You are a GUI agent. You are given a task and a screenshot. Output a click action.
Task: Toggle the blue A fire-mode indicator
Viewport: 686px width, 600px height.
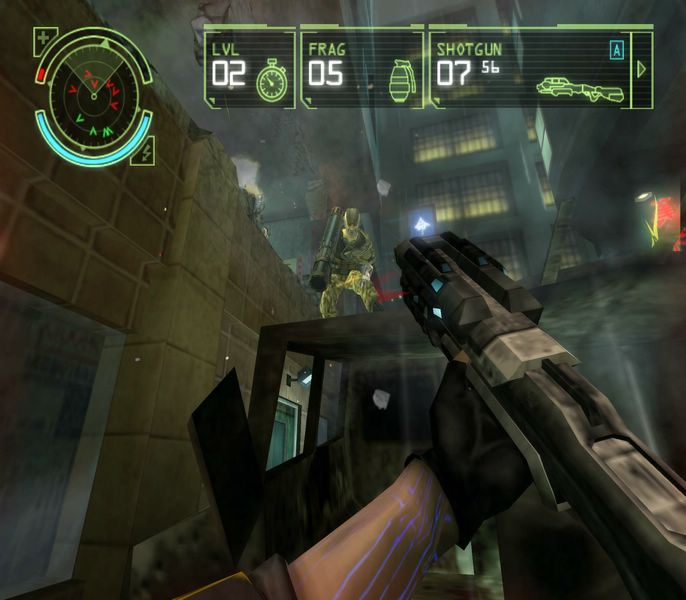(617, 49)
